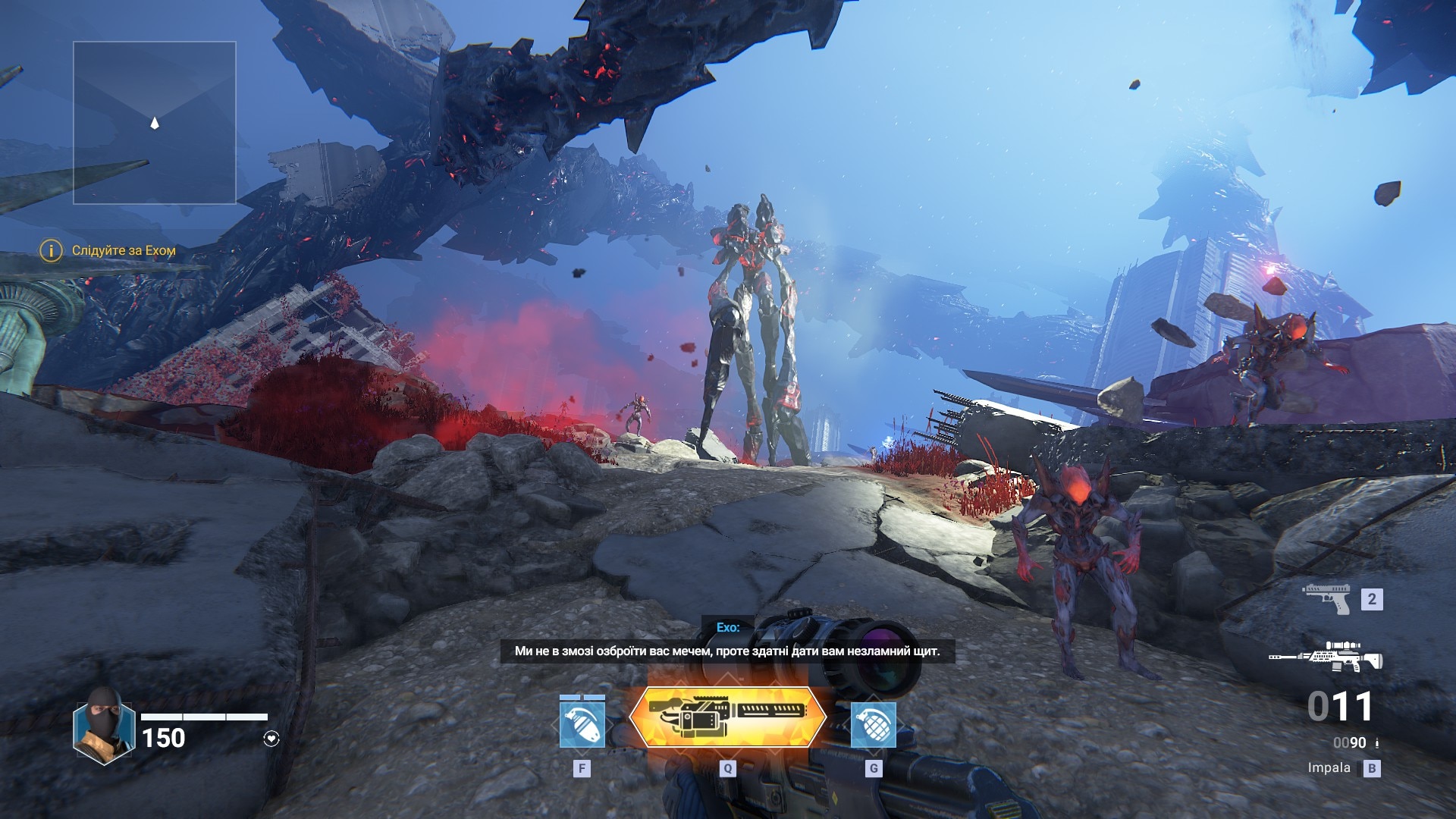Select the Impala sniper rifle icon
This screenshot has height=819, width=1456.
tap(1327, 657)
